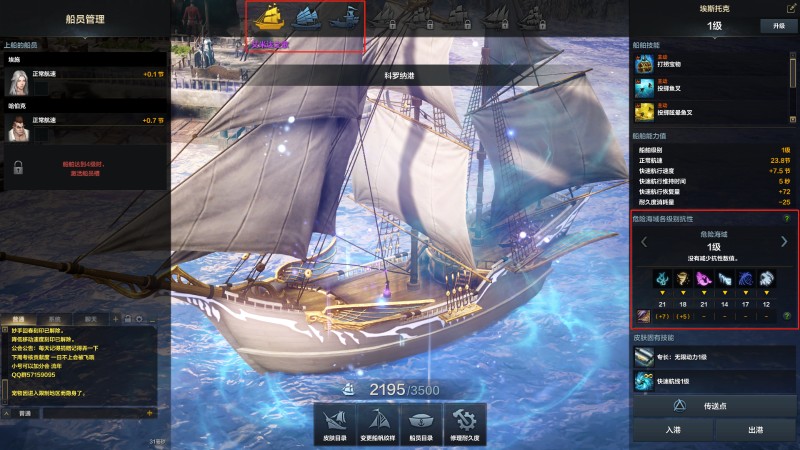The image size is (800, 450).
Task: Select the light blue sailing ship icon
Action: click(306, 17)
